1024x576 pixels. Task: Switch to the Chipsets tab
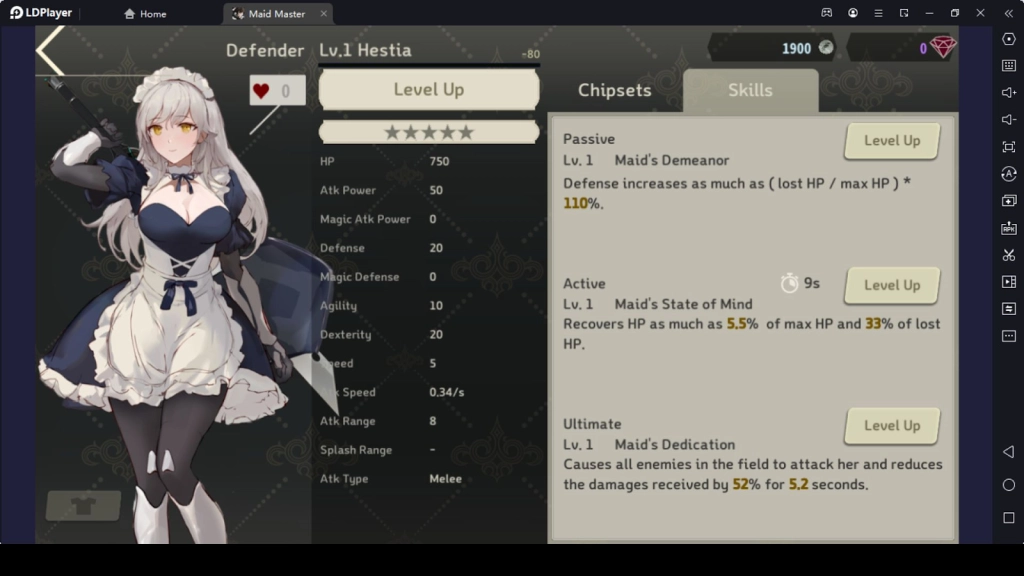coord(614,90)
